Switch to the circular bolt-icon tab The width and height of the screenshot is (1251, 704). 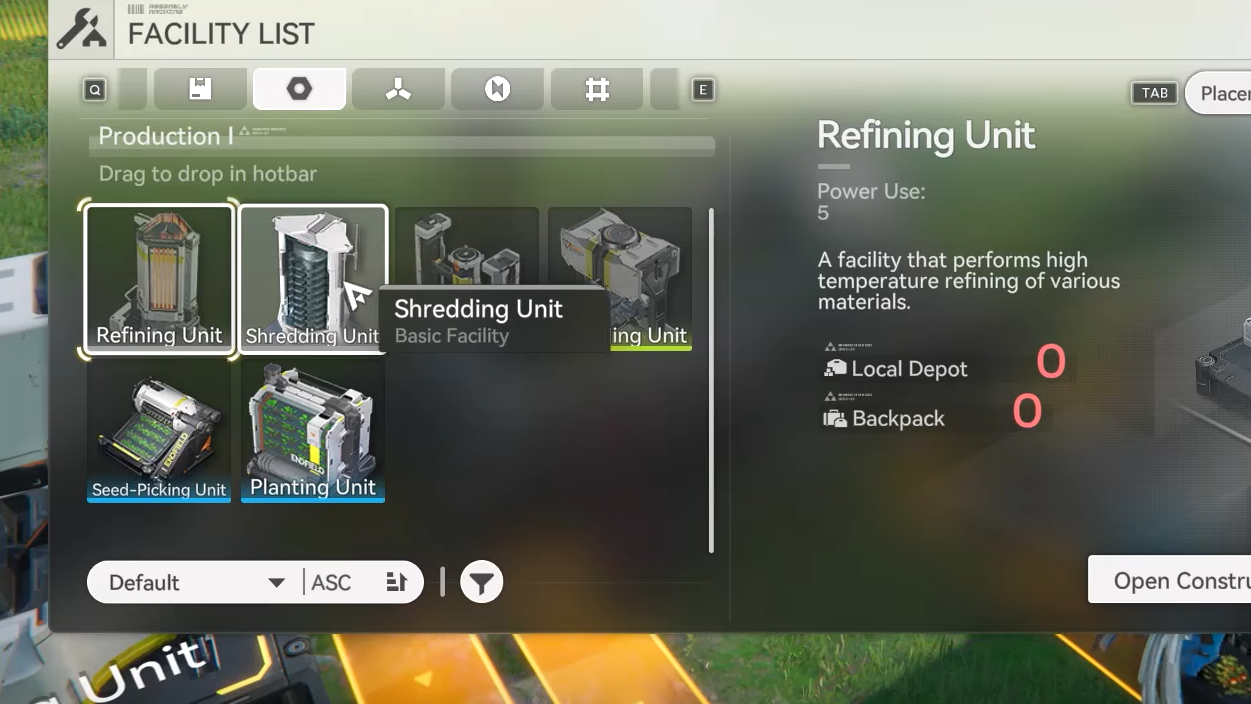tap(497, 90)
